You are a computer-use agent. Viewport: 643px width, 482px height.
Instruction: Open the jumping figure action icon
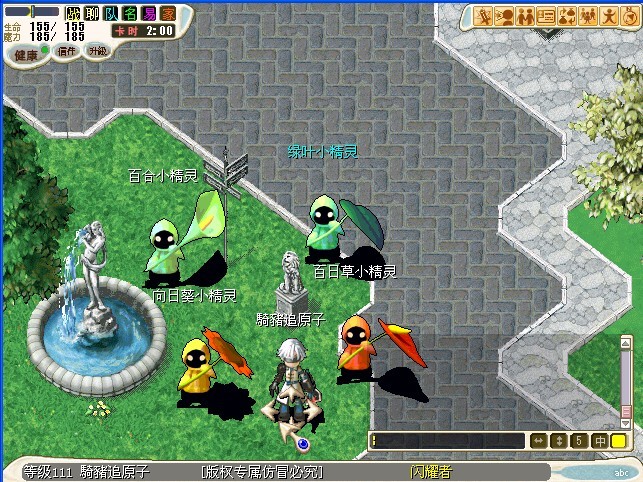[609, 15]
